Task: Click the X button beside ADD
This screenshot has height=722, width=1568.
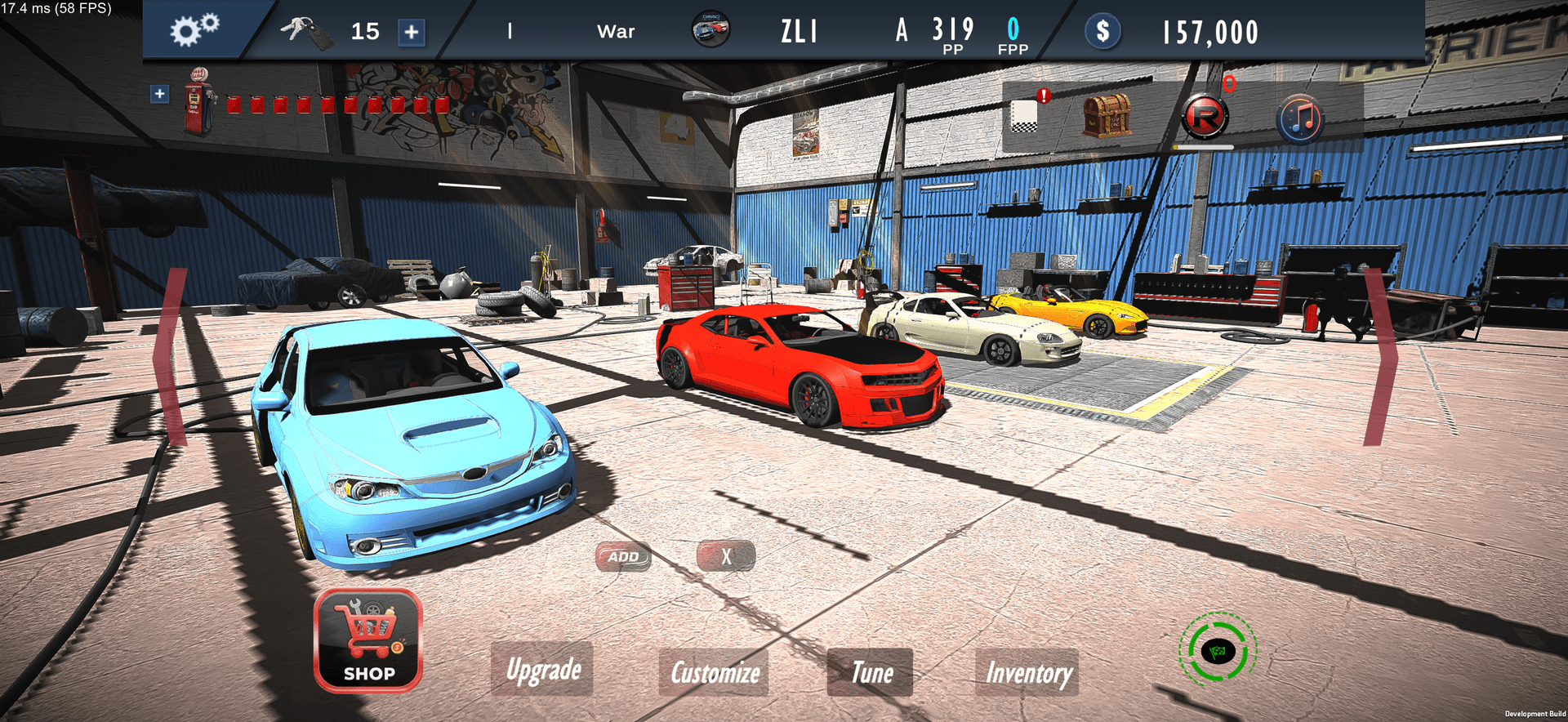Action: (x=725, y=556)
